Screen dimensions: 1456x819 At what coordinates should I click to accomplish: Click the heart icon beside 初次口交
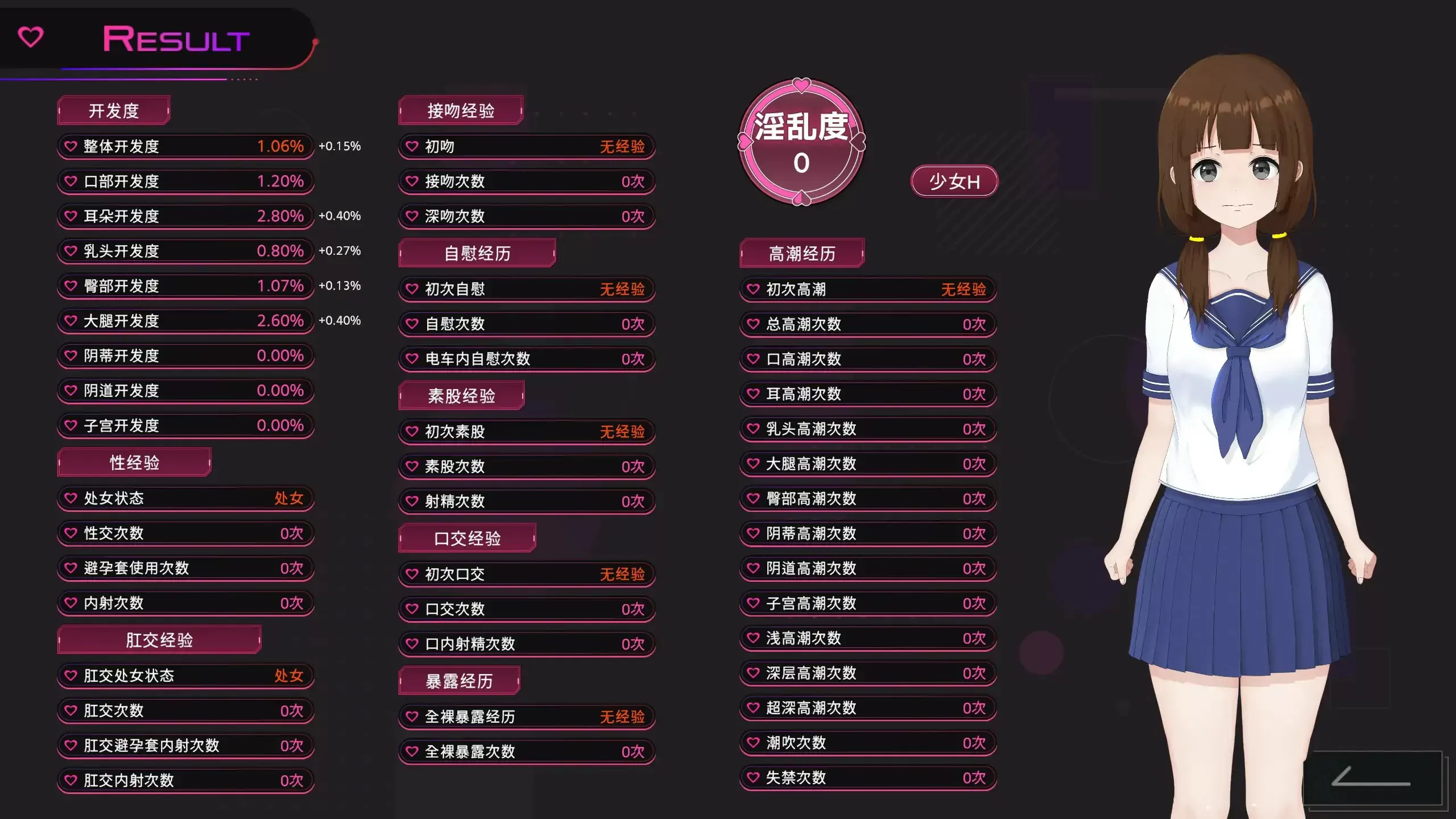click(x=413, y=574)
